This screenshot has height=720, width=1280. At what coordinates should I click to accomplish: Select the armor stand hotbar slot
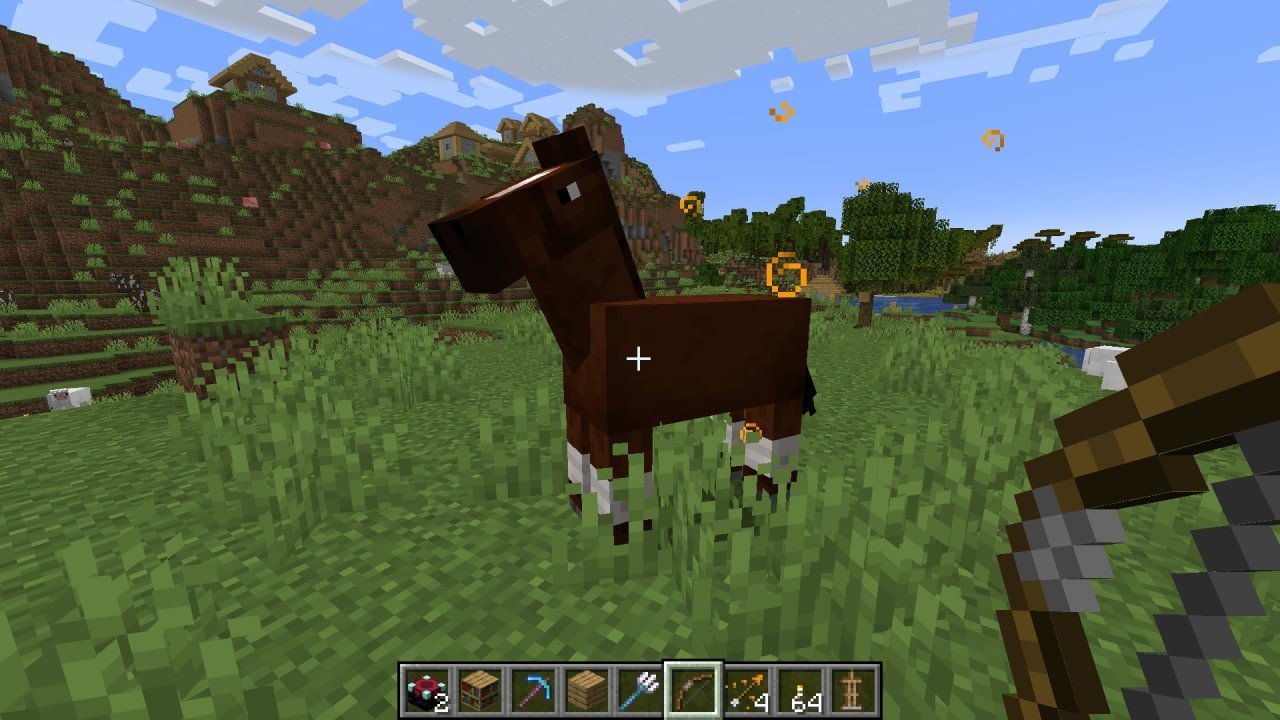point(853,690)
